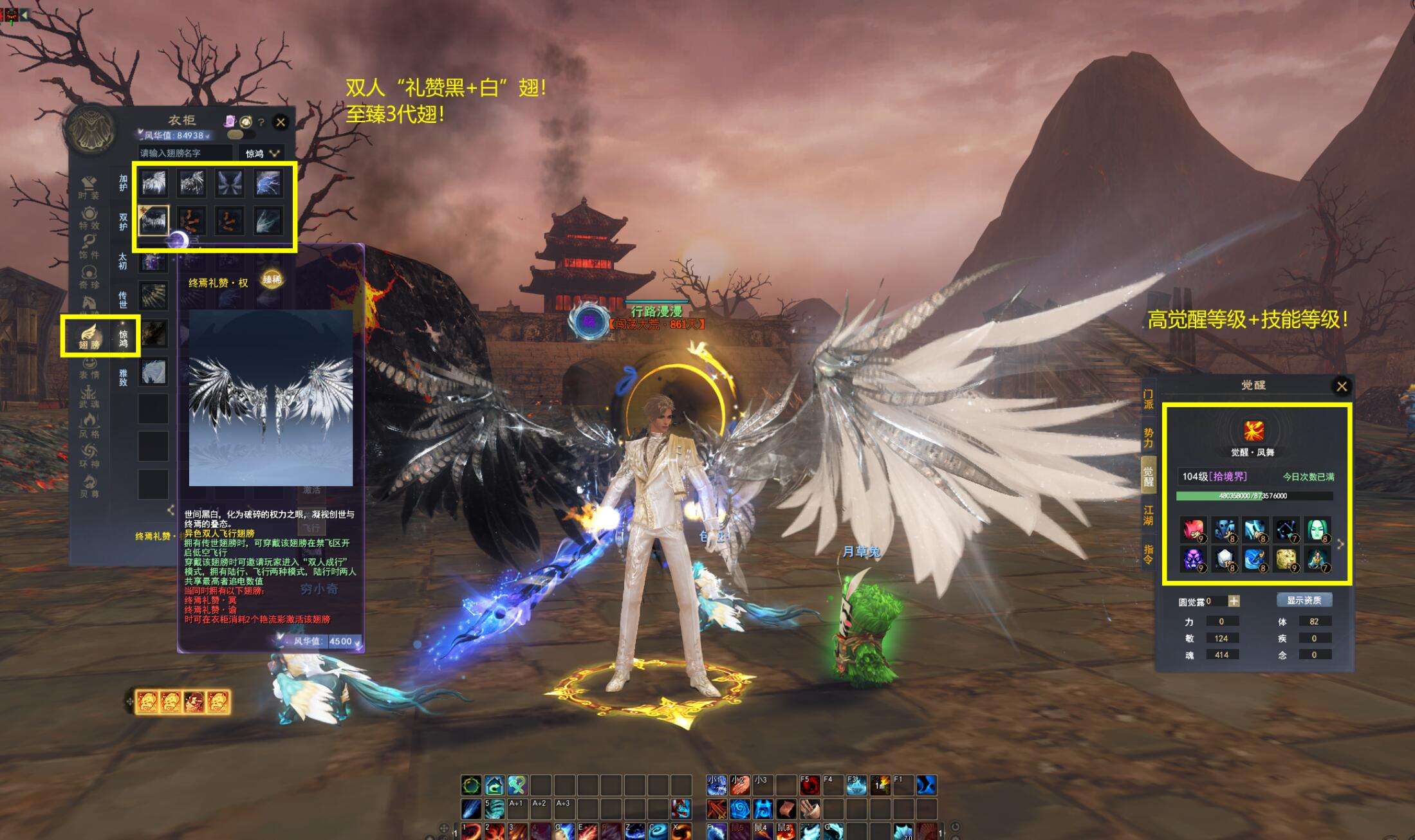
Task: Click the 显示资质 button
Action: pyautogui.click(x=1304, y=600)
